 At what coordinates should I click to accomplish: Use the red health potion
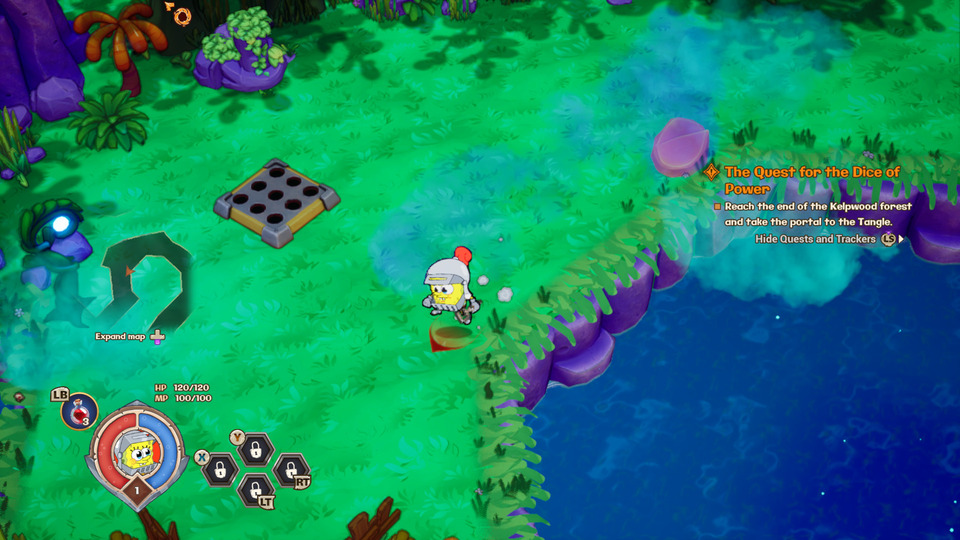click(x=79, y=411)
